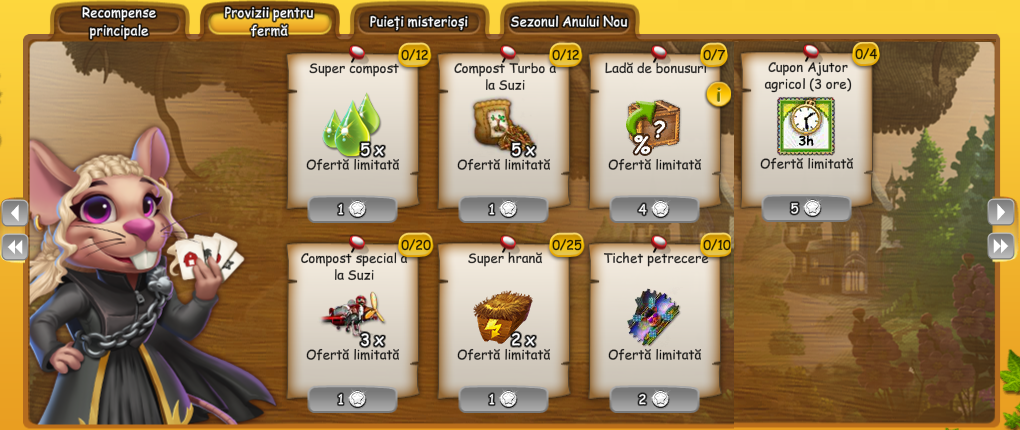1020x430 pixels.
Task: Buy Compost Turbo a la Suzi
Action: pyautogui.click(x=503, y=210)
